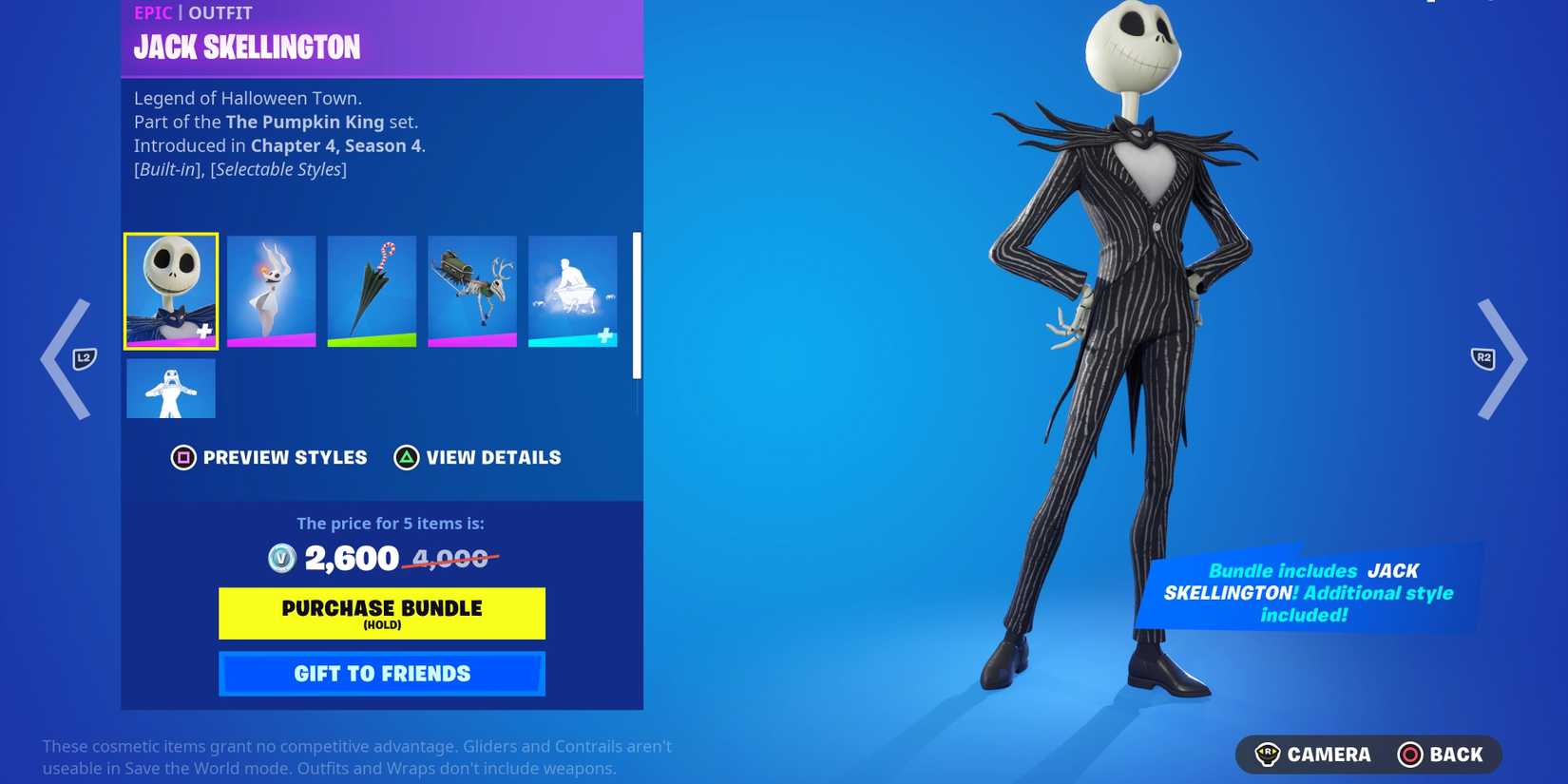Image resolution: width=1568 pixels, height=784 pixels.
Task: Open Preview Styles
Action: point(269,457)
